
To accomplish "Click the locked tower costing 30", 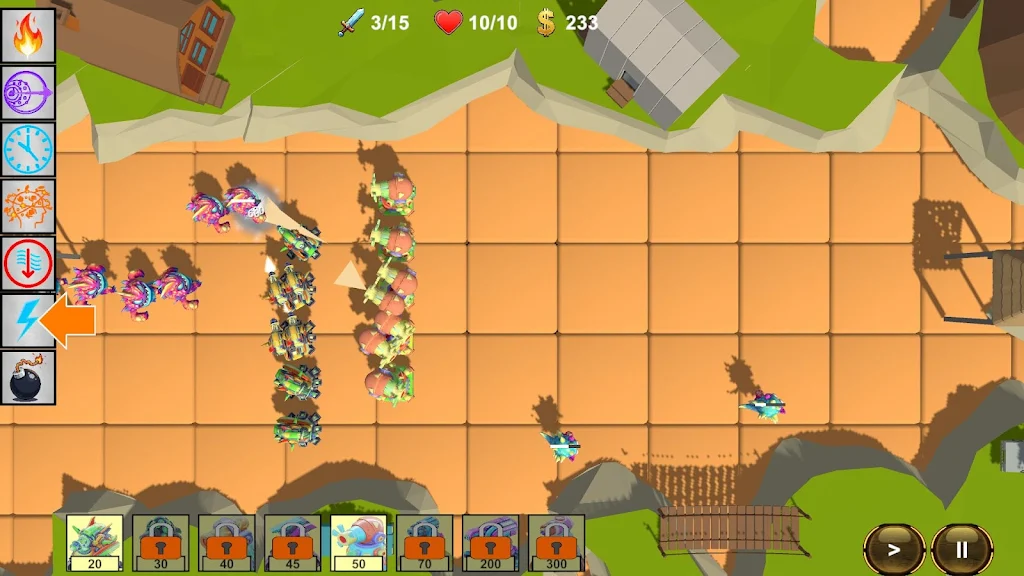I will 161,542.
